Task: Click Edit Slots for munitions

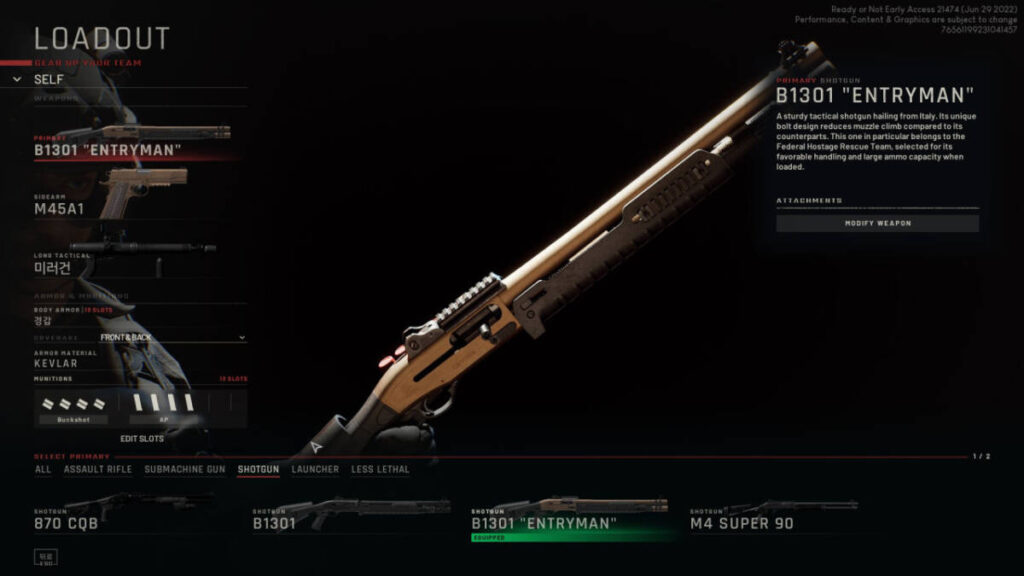Action: [142, 438]
